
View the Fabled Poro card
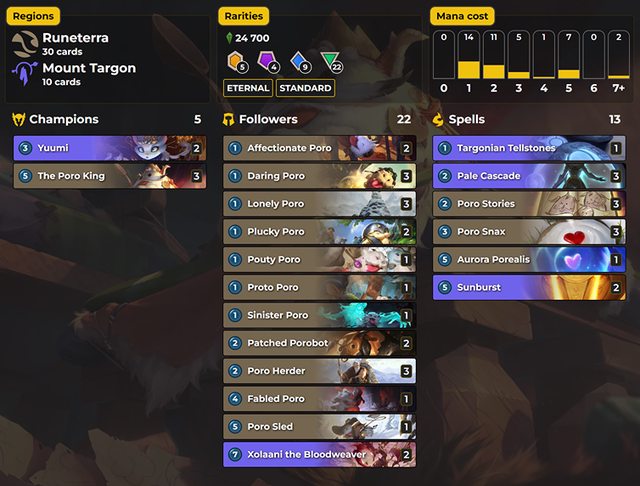pos(319,399)
